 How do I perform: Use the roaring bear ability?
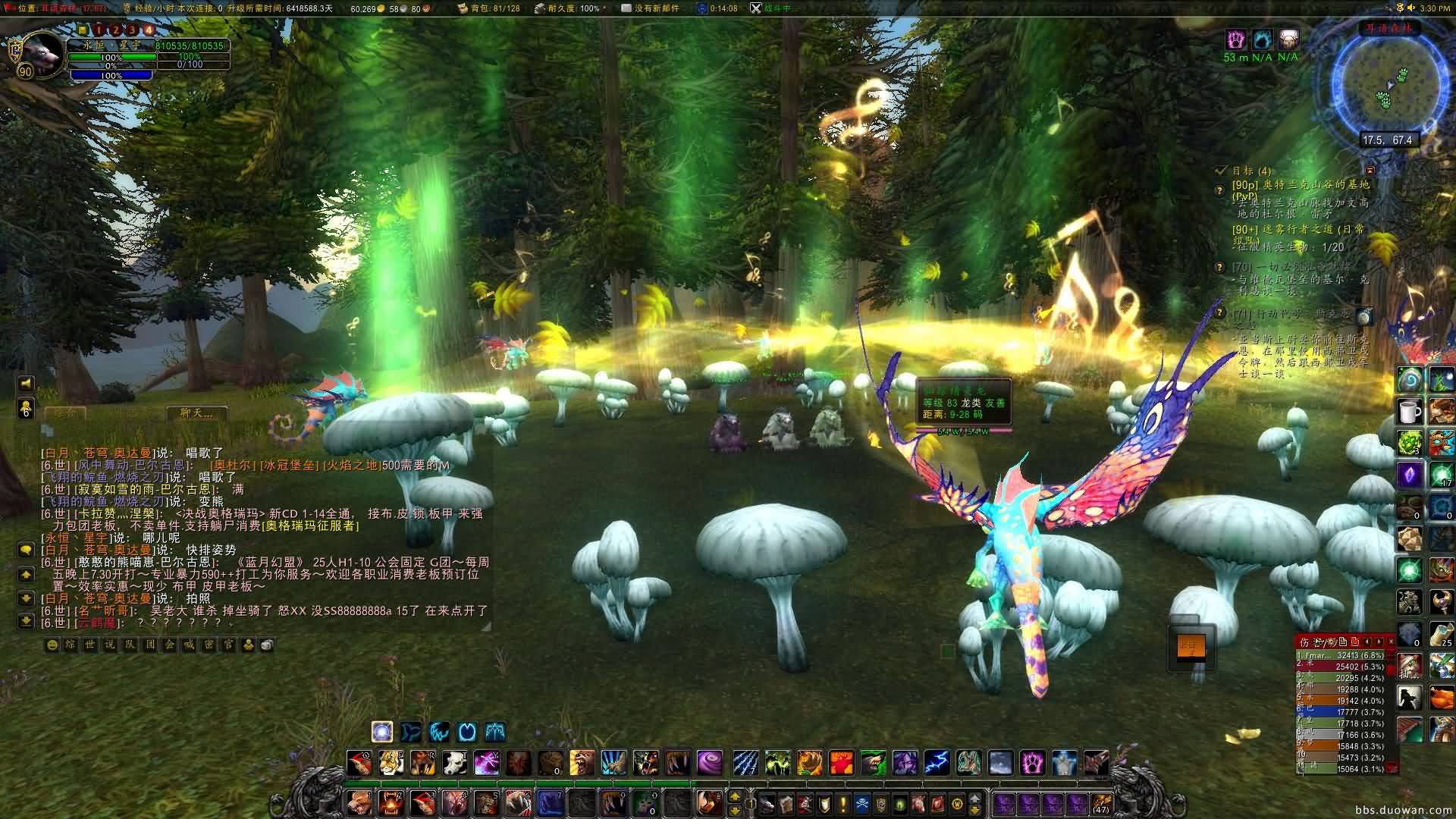tap(582, 761)
